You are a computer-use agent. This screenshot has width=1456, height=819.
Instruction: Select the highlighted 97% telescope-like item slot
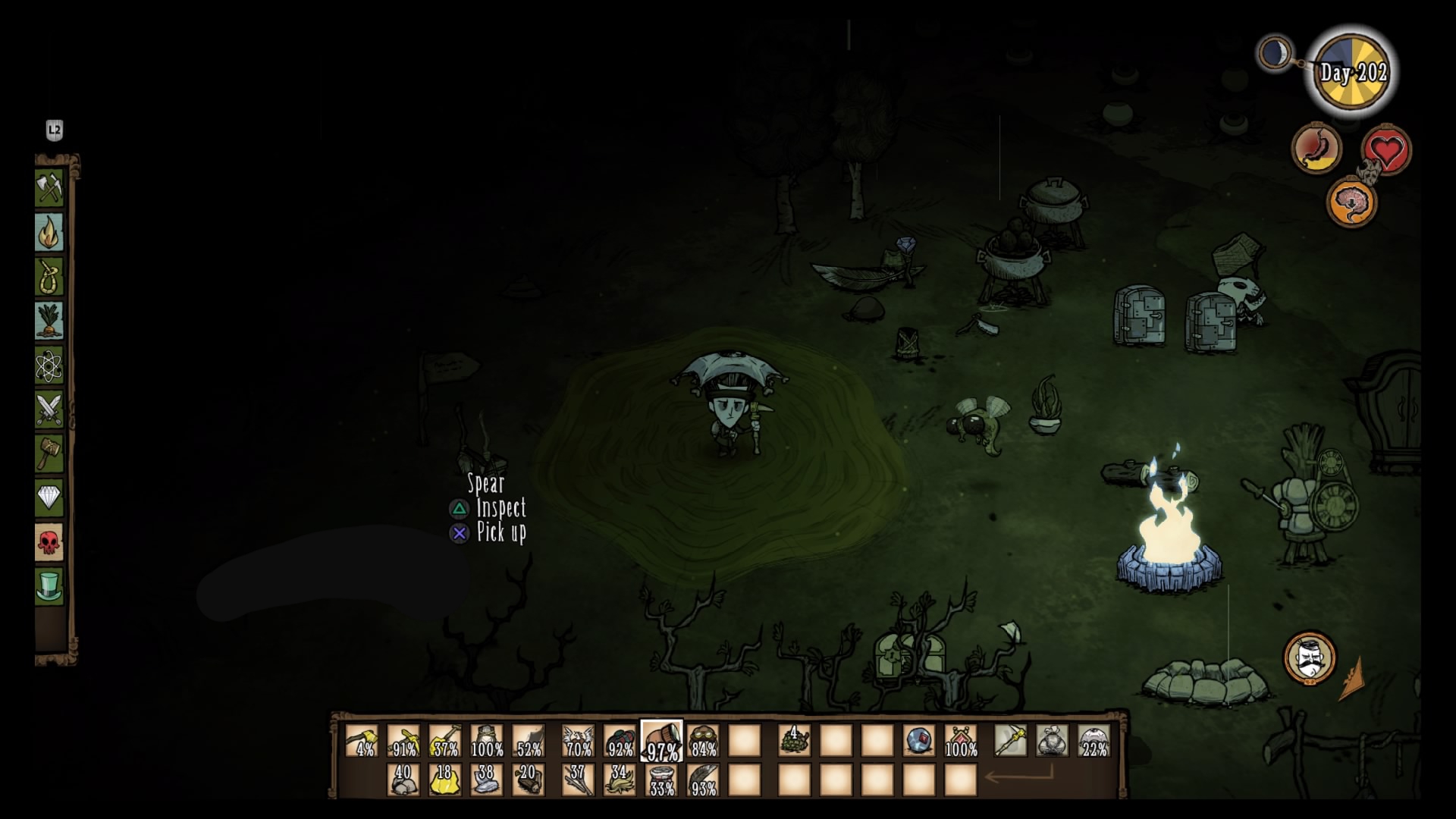tap(661, 740)
